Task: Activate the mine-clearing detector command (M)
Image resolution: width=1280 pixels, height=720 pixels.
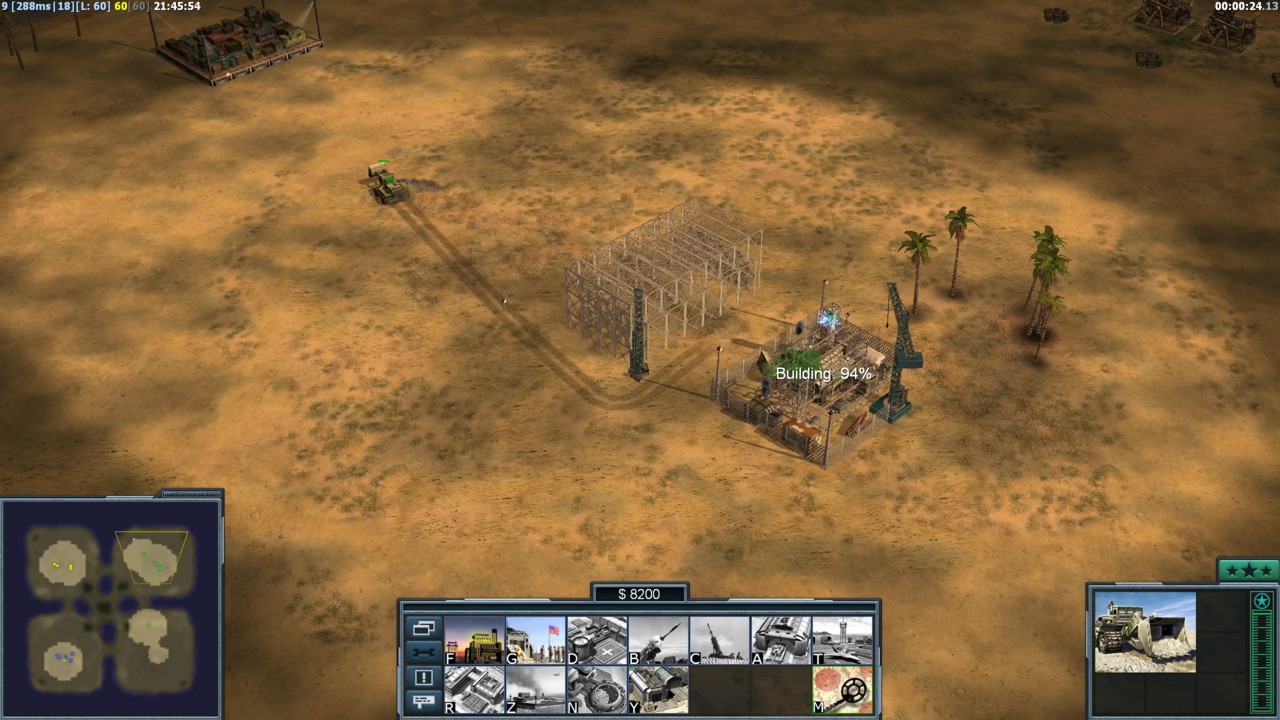Action: click(x=842, y=690)
